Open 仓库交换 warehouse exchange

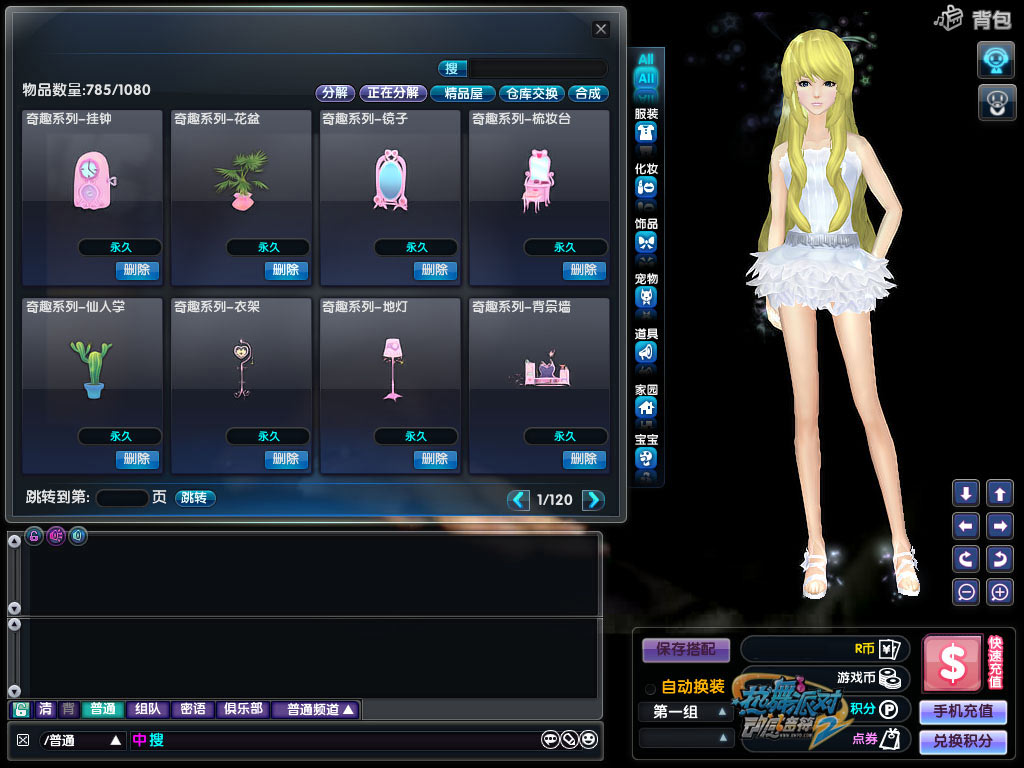point(531,93)
